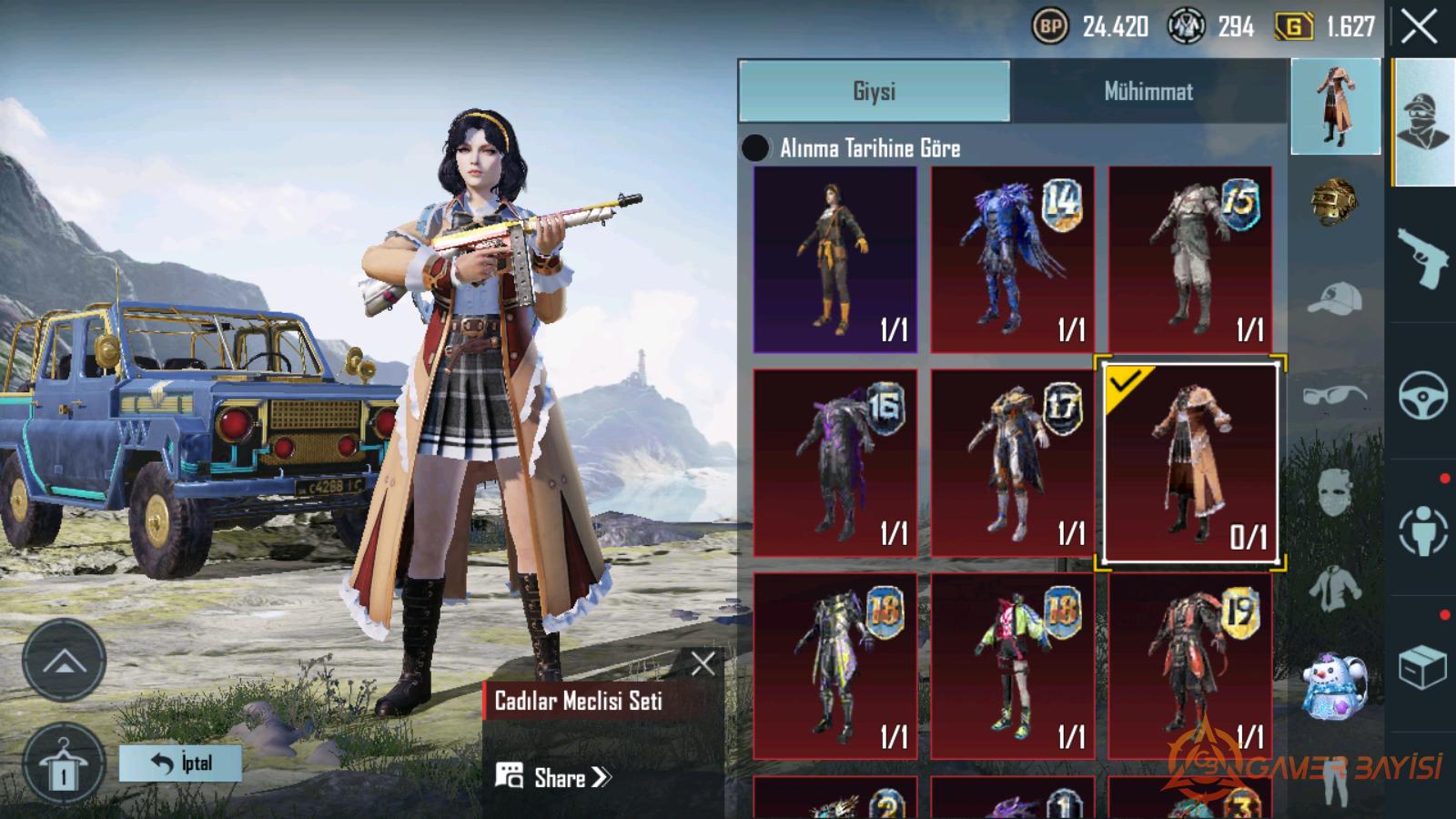This screenshot has width=1456, height=819.
Task: Expand the up-arrow circle button
Action: pos(64,661)
